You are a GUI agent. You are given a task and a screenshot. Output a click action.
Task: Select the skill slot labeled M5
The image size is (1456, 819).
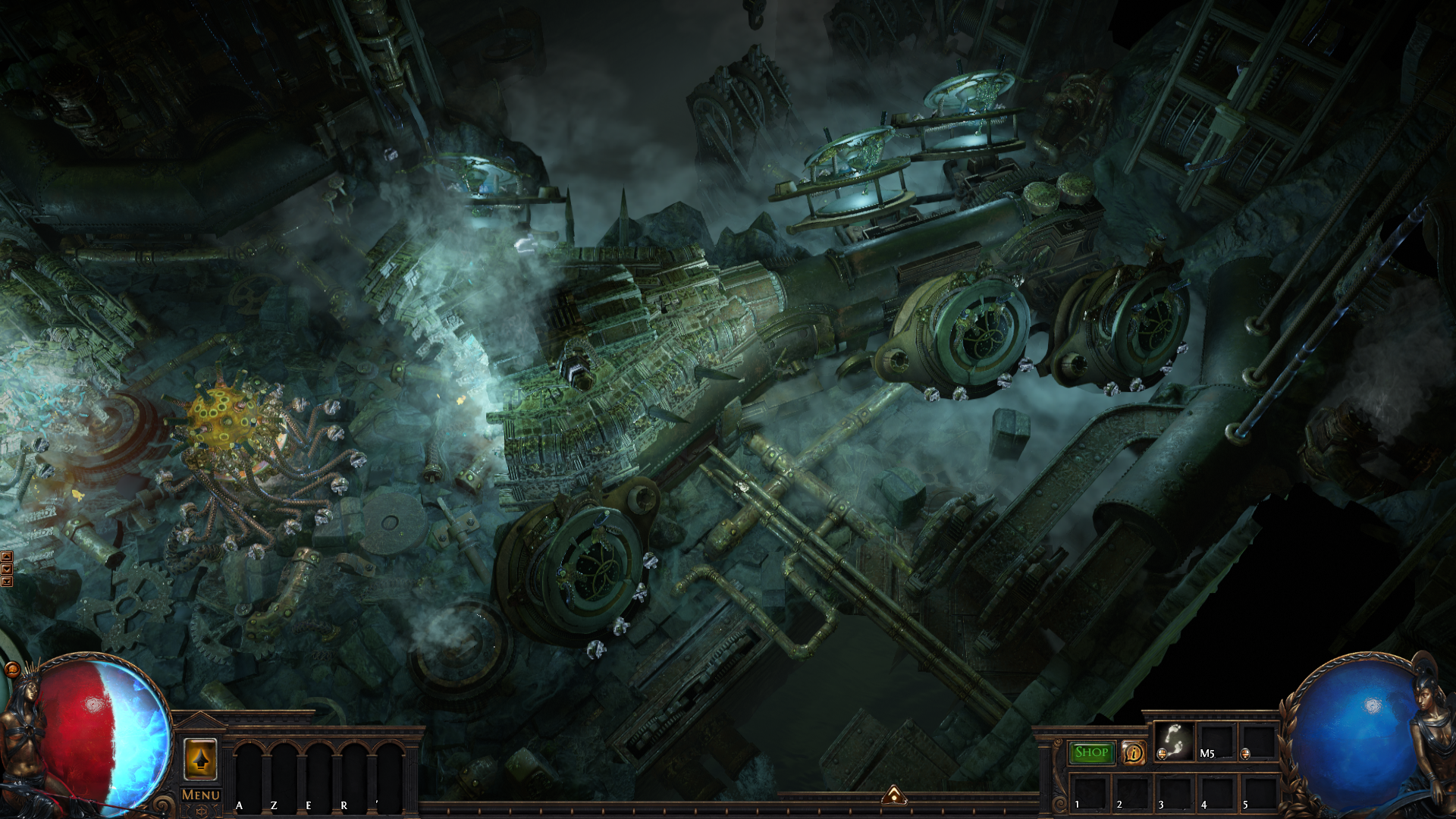[x=1216, y=741]
